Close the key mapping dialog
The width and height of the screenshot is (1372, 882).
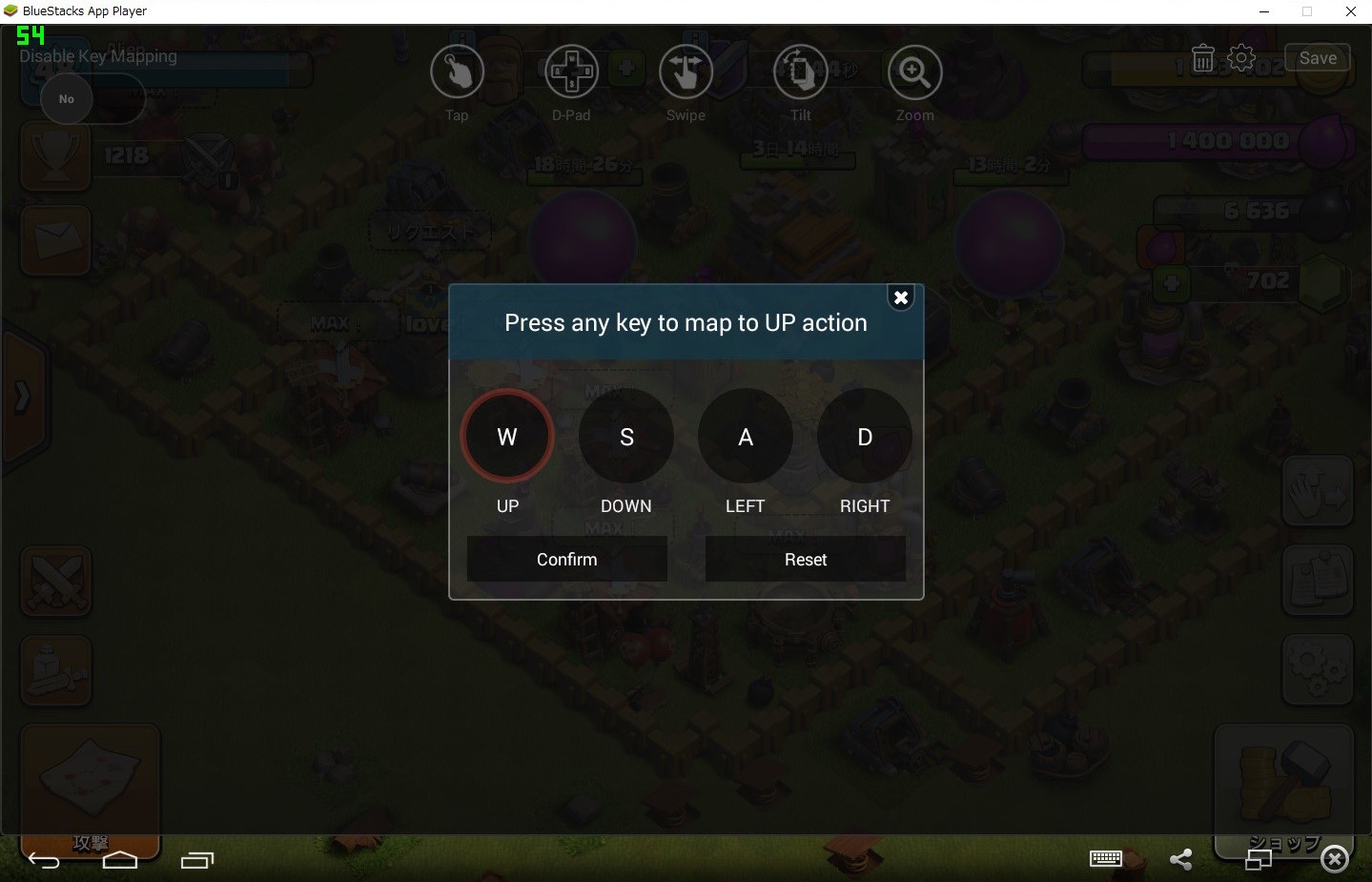[x=900, y=297]
